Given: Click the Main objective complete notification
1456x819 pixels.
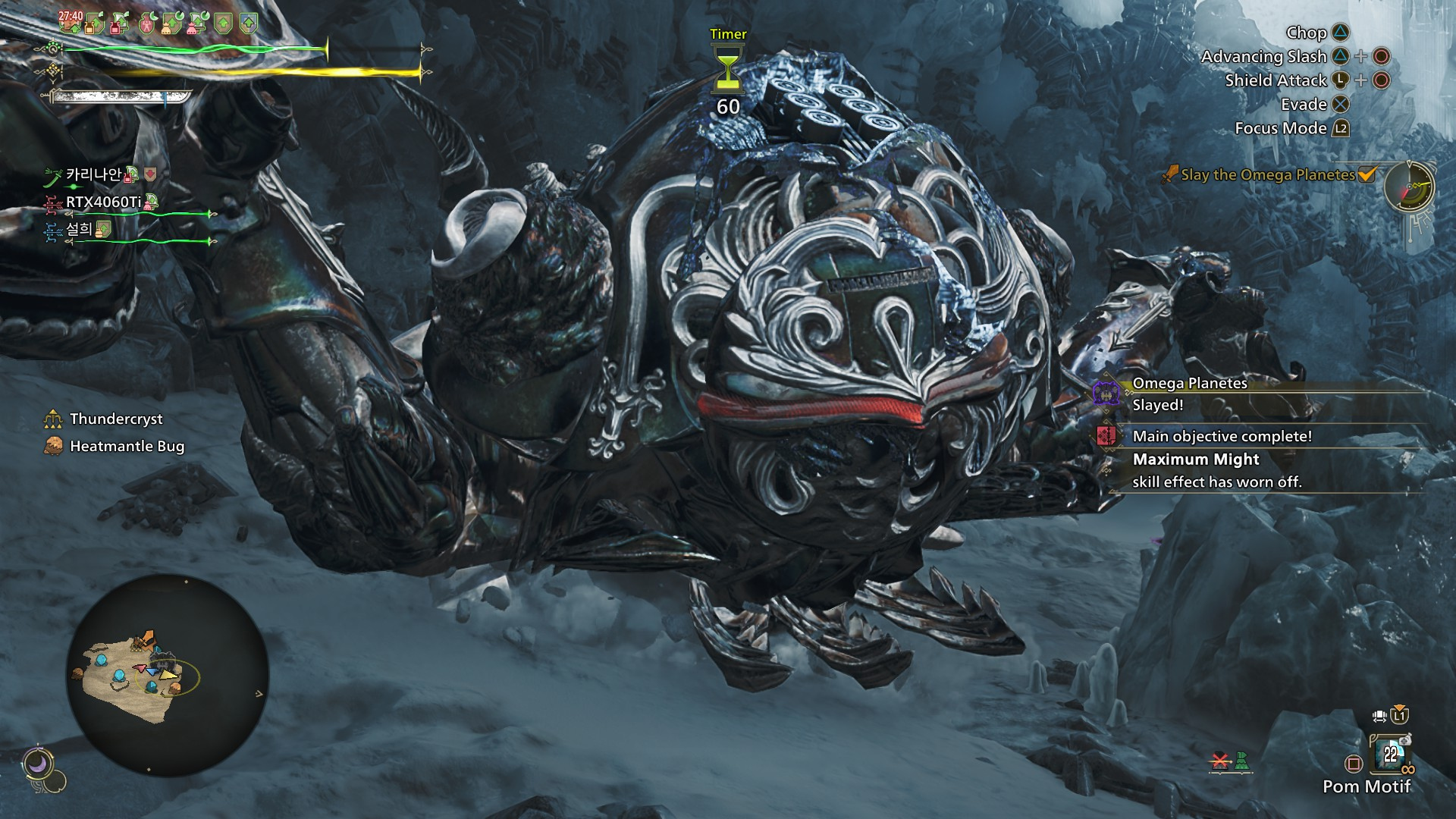Looking at the screenshot, I should click(1221, 436).
